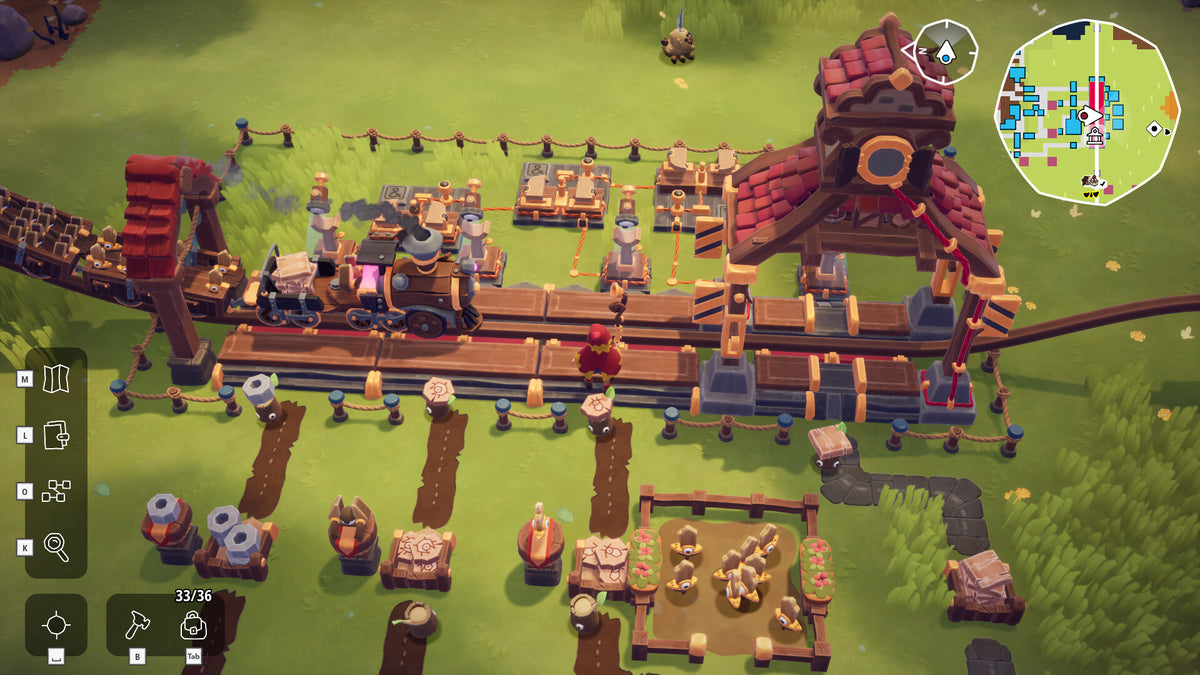Open the backpack inventory icon
Screen dimensions: 1200x675
pos(193,626)
